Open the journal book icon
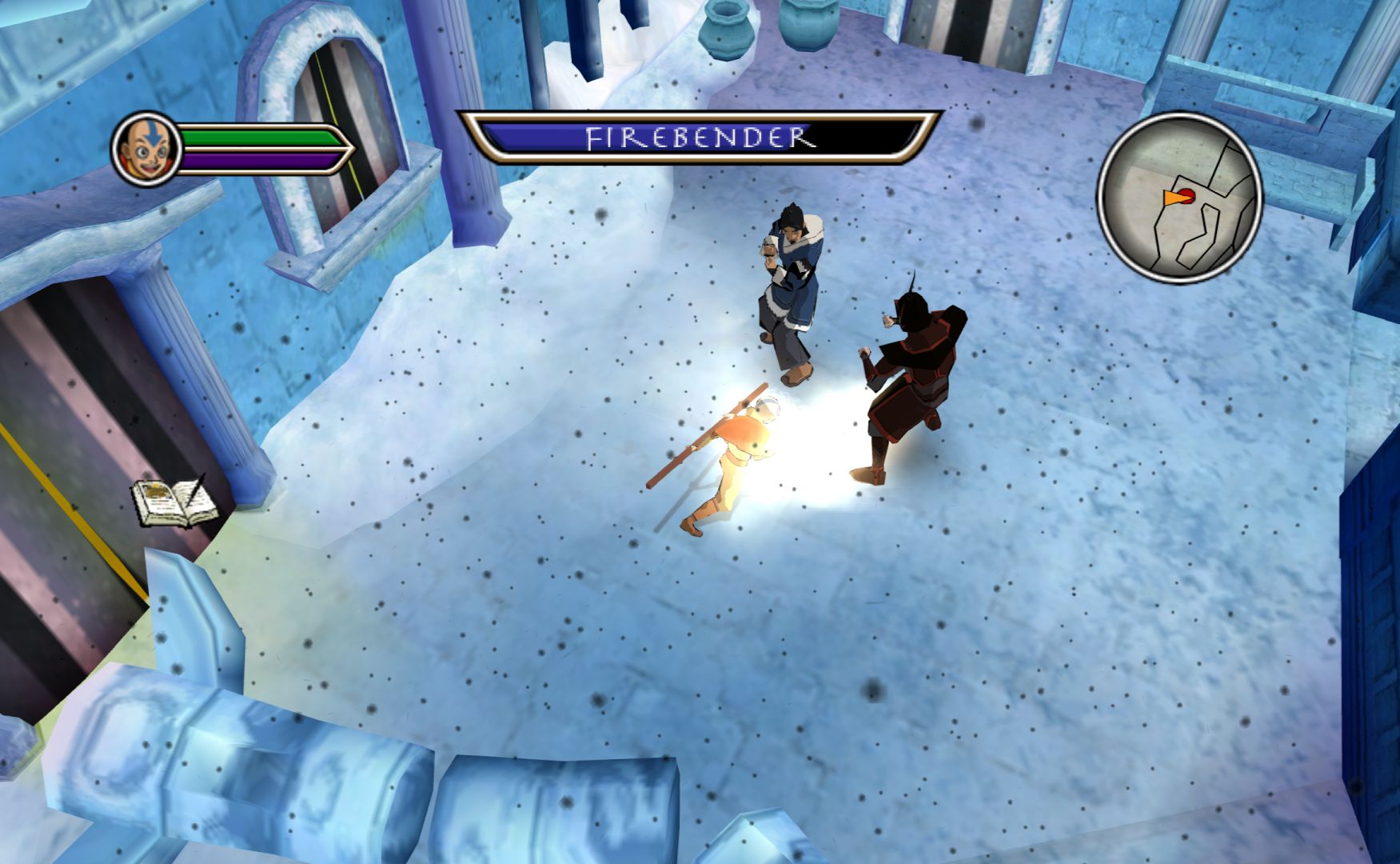Viewport: 1400px width, 864px height. click(173, 502)
